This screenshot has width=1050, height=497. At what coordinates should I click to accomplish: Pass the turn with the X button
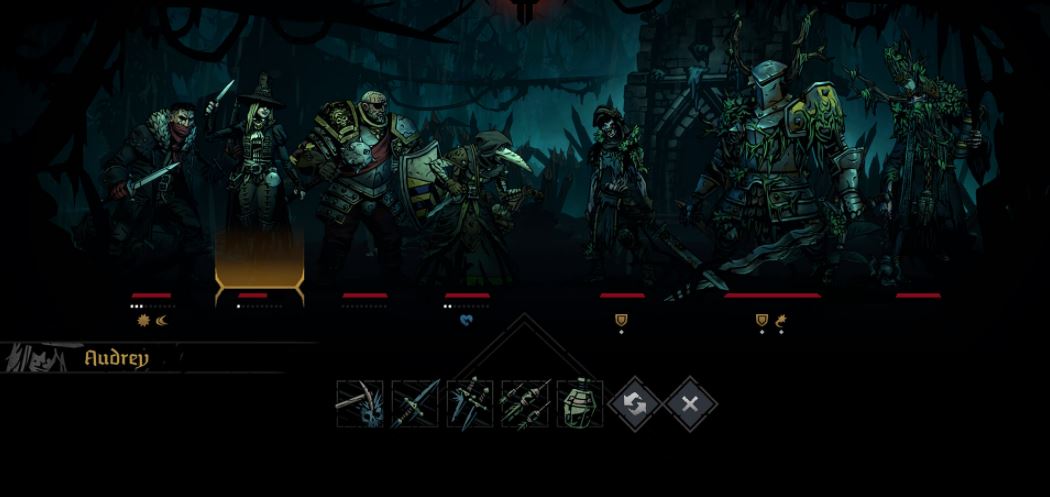690,404
